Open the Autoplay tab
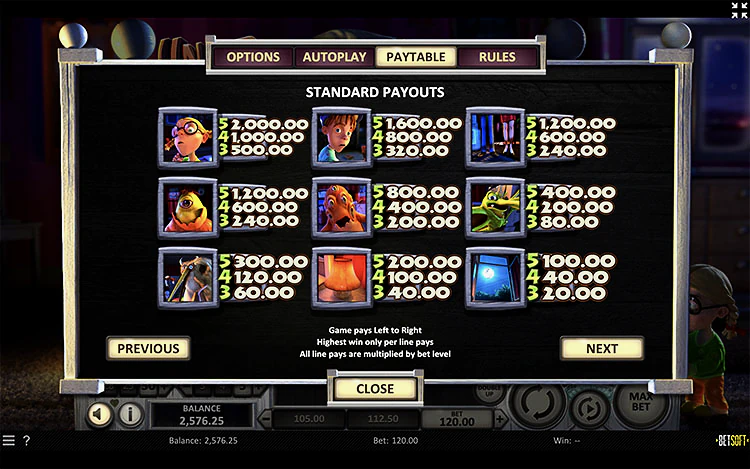 click(x=334, y=57)
